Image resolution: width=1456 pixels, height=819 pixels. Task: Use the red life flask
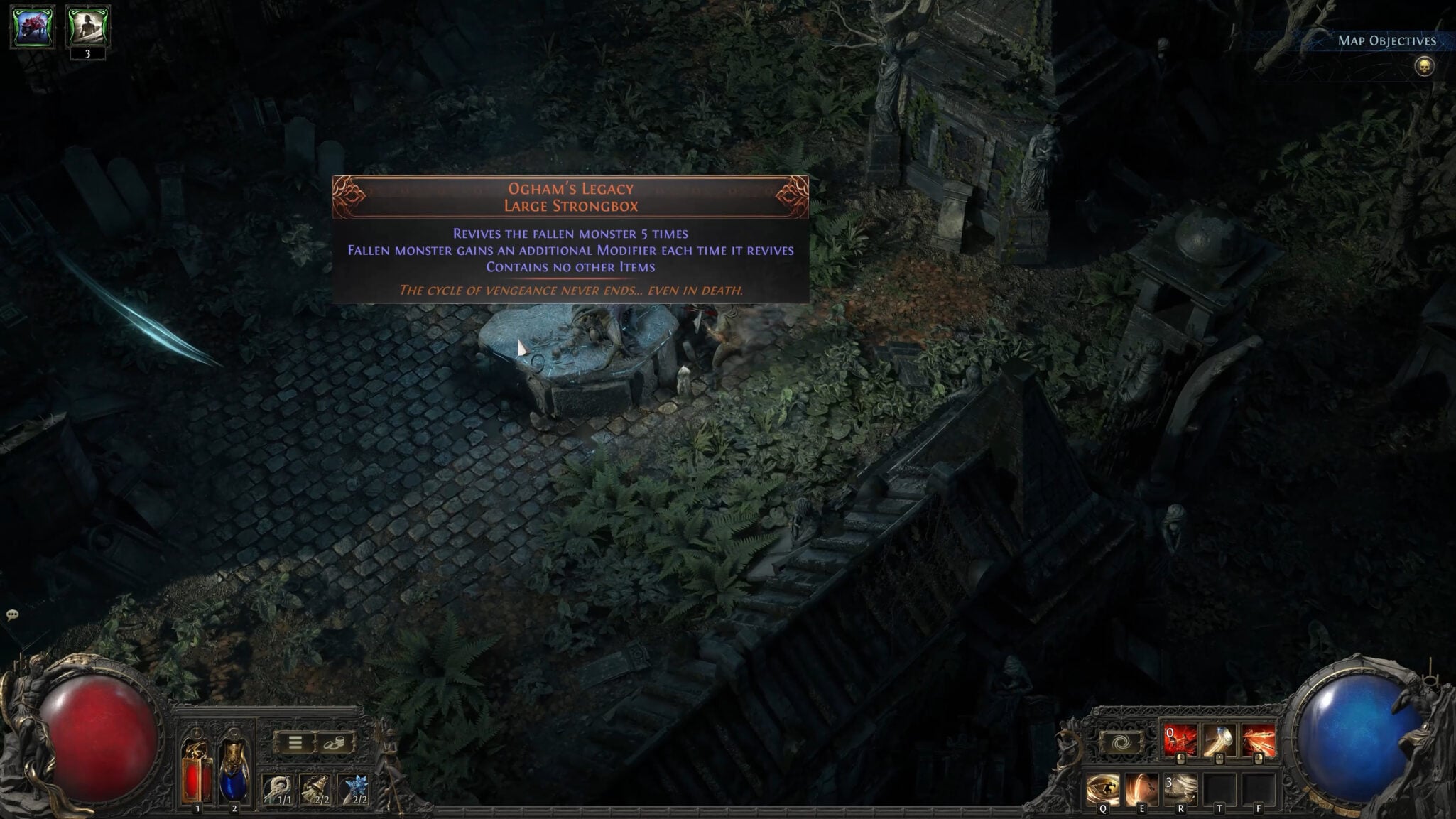(197, 772)
